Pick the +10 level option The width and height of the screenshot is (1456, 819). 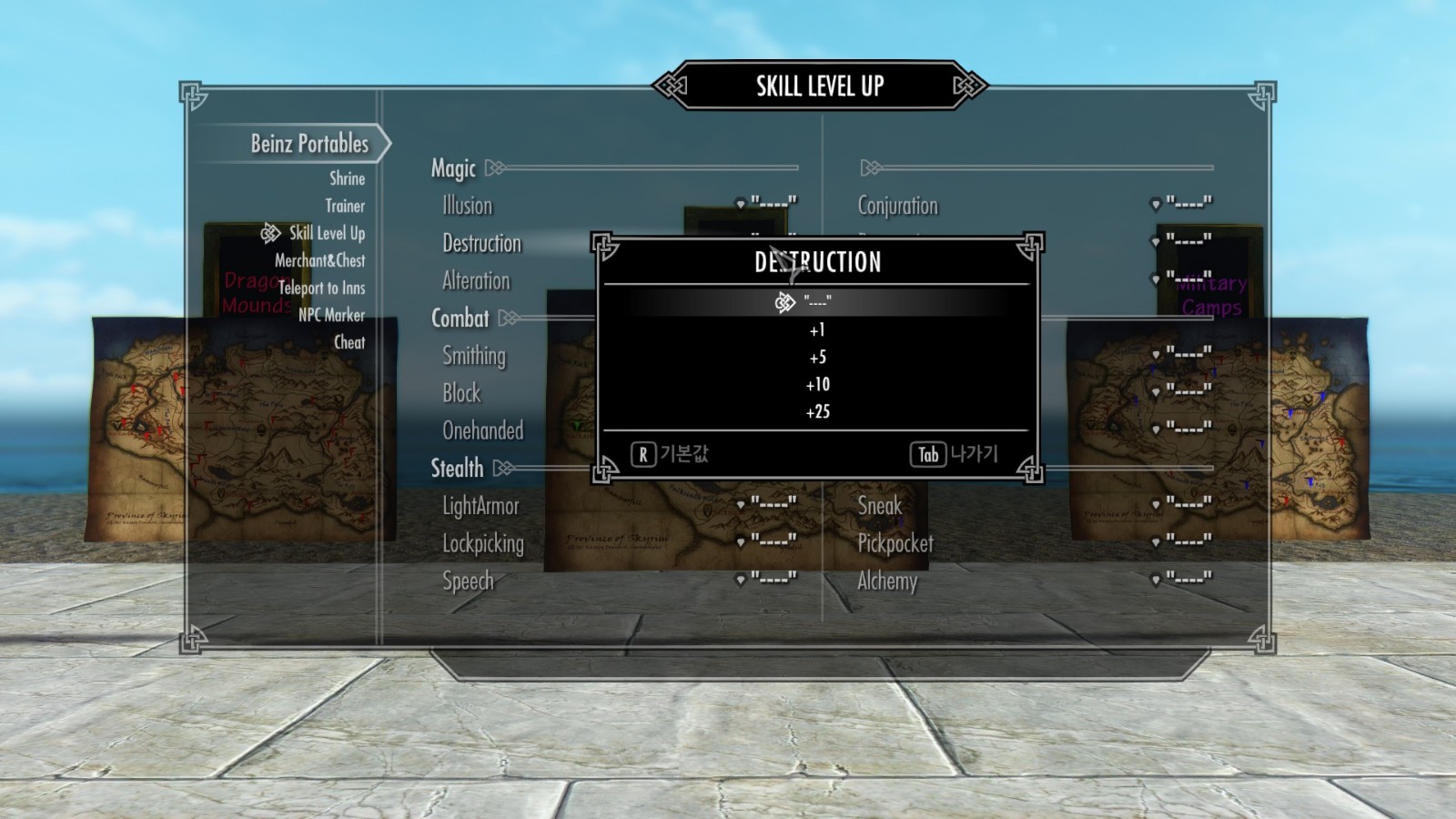pyautogui.click(x=817, y=385)
